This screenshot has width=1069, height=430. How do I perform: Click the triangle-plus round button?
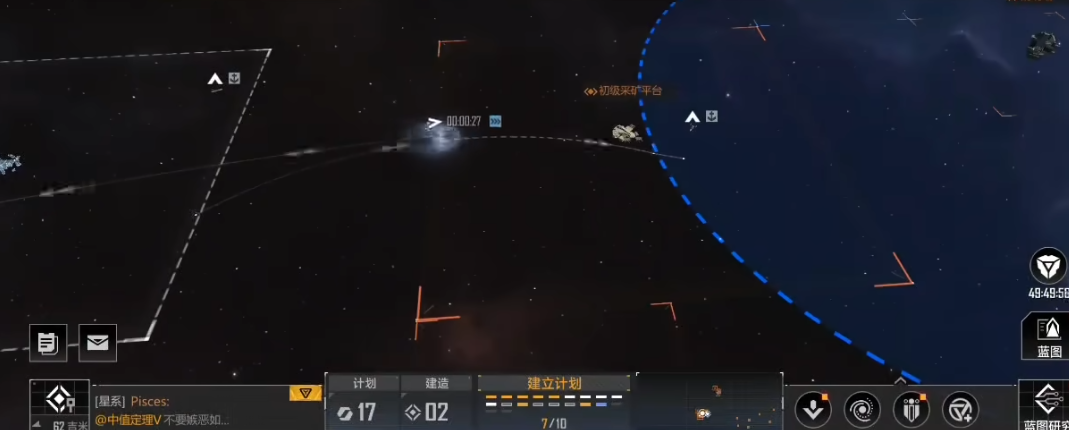tap(960, 409)
